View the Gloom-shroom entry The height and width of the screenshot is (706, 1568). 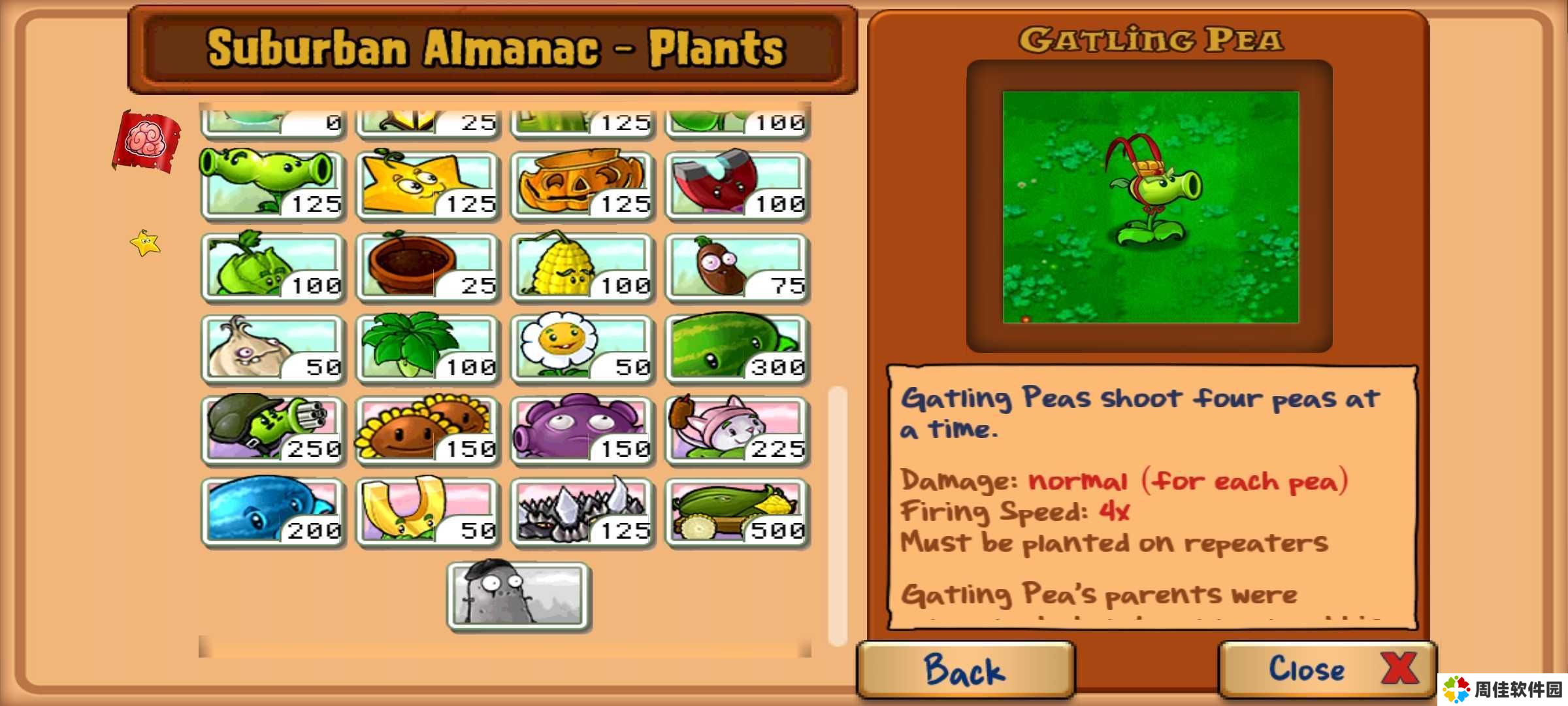582,429
